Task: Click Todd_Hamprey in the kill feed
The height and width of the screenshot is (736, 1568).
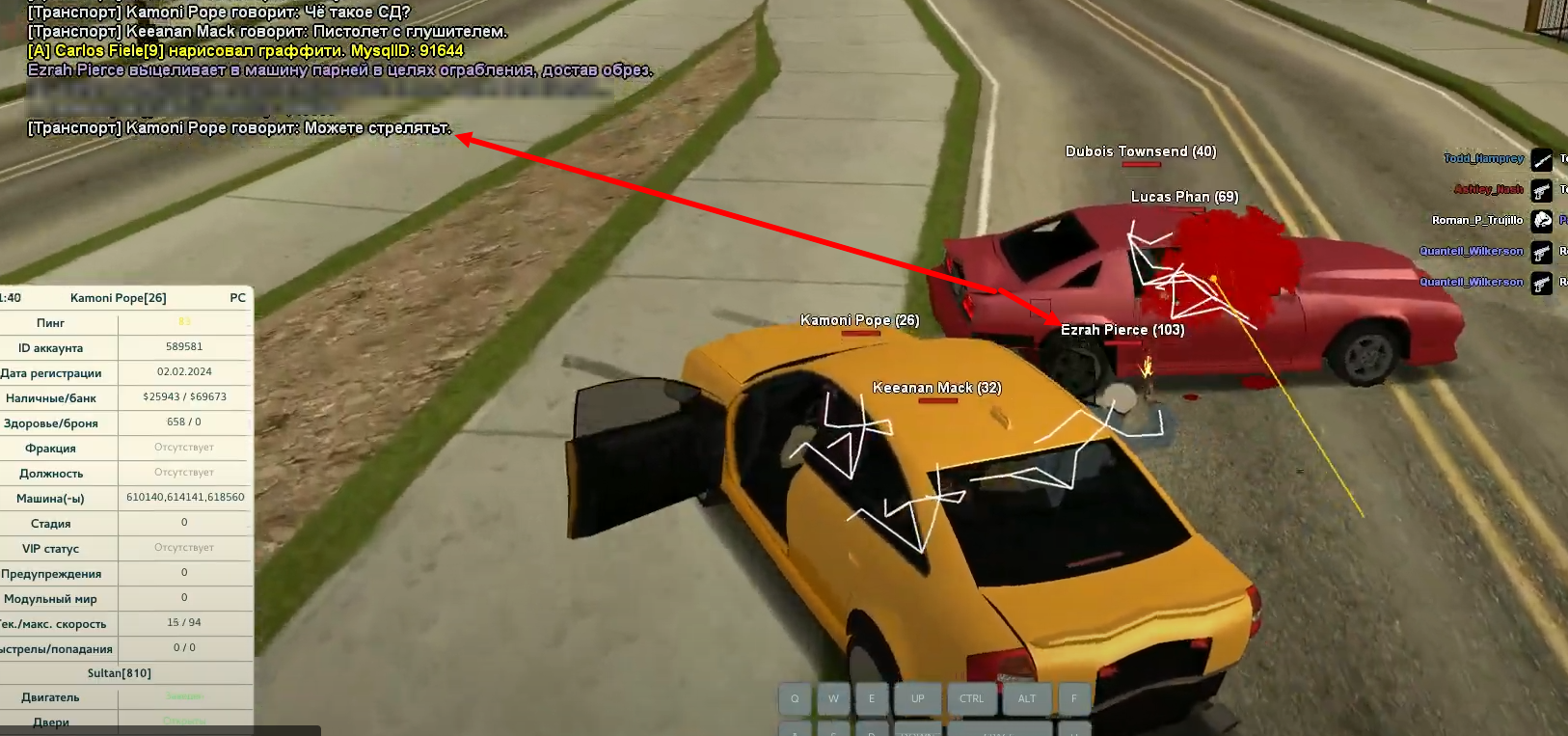Action: point(1483,159)
